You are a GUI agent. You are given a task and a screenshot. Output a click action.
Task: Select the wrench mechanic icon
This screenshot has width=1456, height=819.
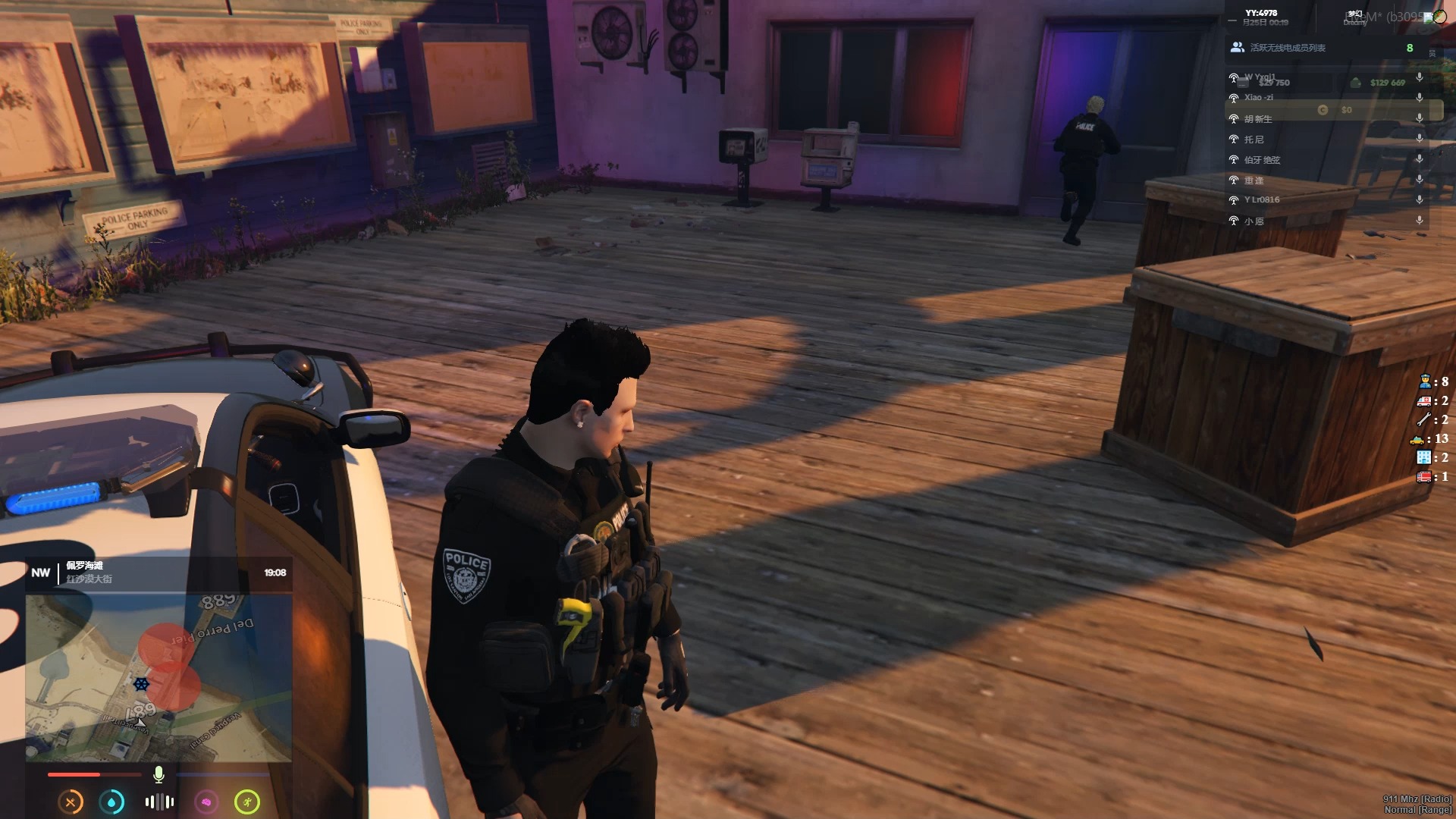pyautogui.click(x=1423, y=419)
